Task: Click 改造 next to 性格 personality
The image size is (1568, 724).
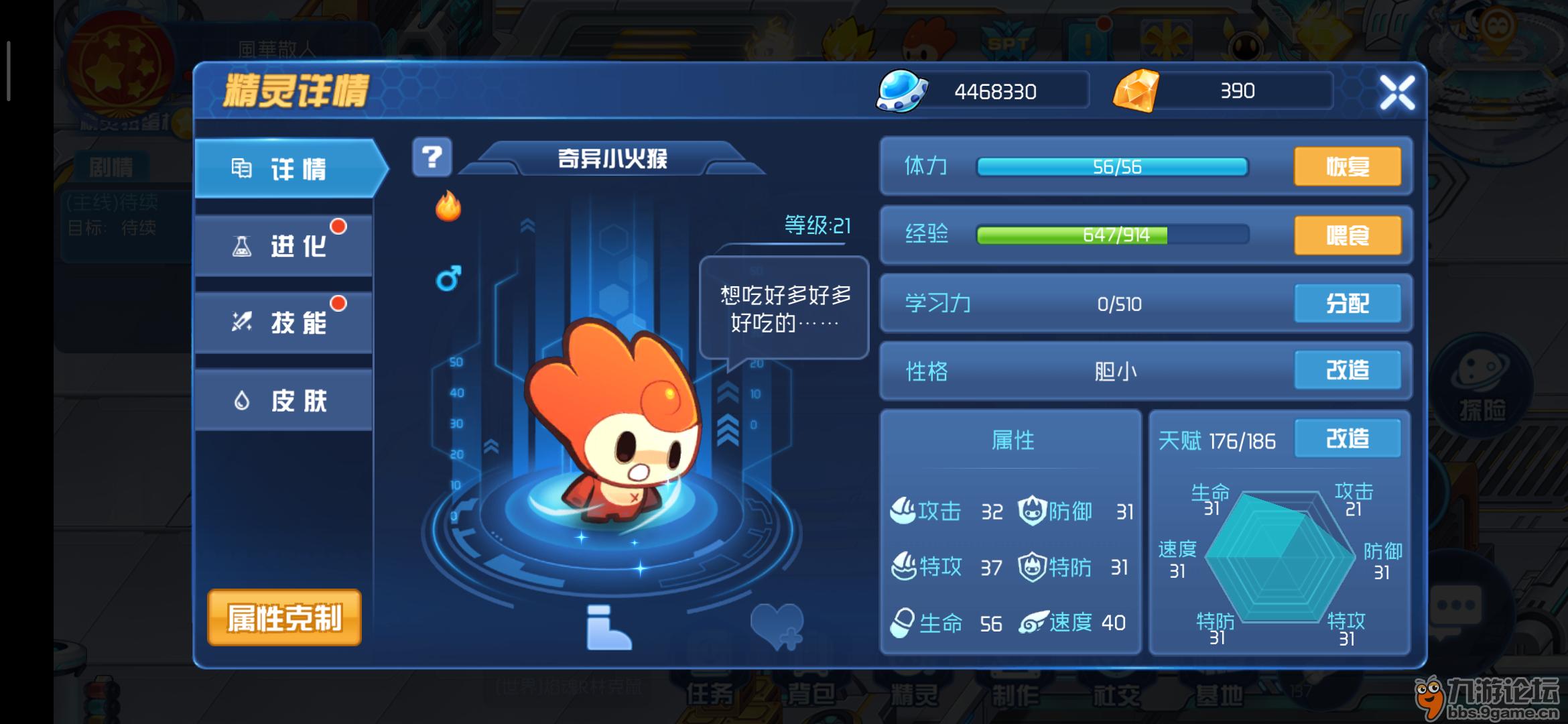Action: point(1348,371)
